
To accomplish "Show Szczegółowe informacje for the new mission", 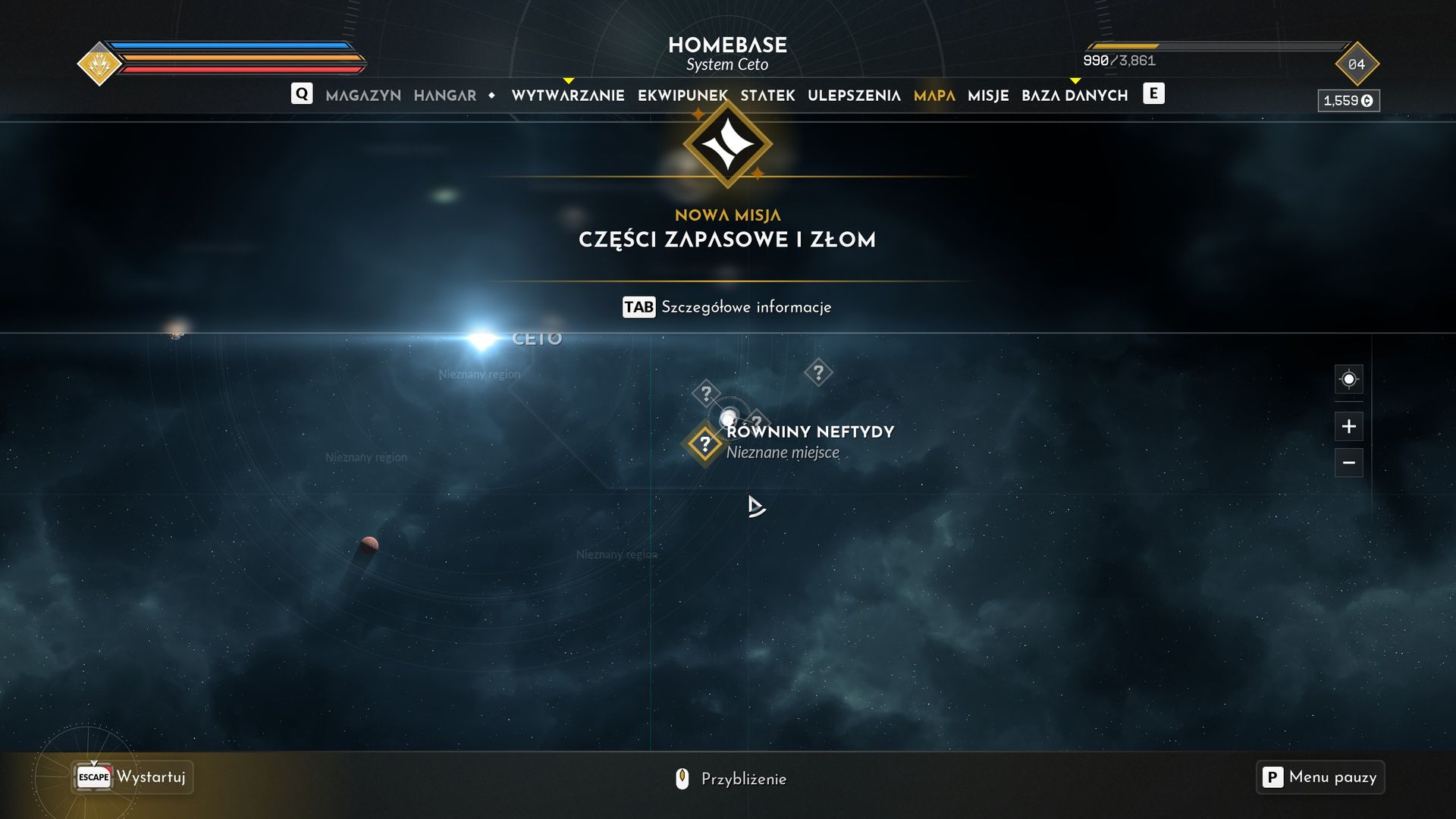I will 726,307.
